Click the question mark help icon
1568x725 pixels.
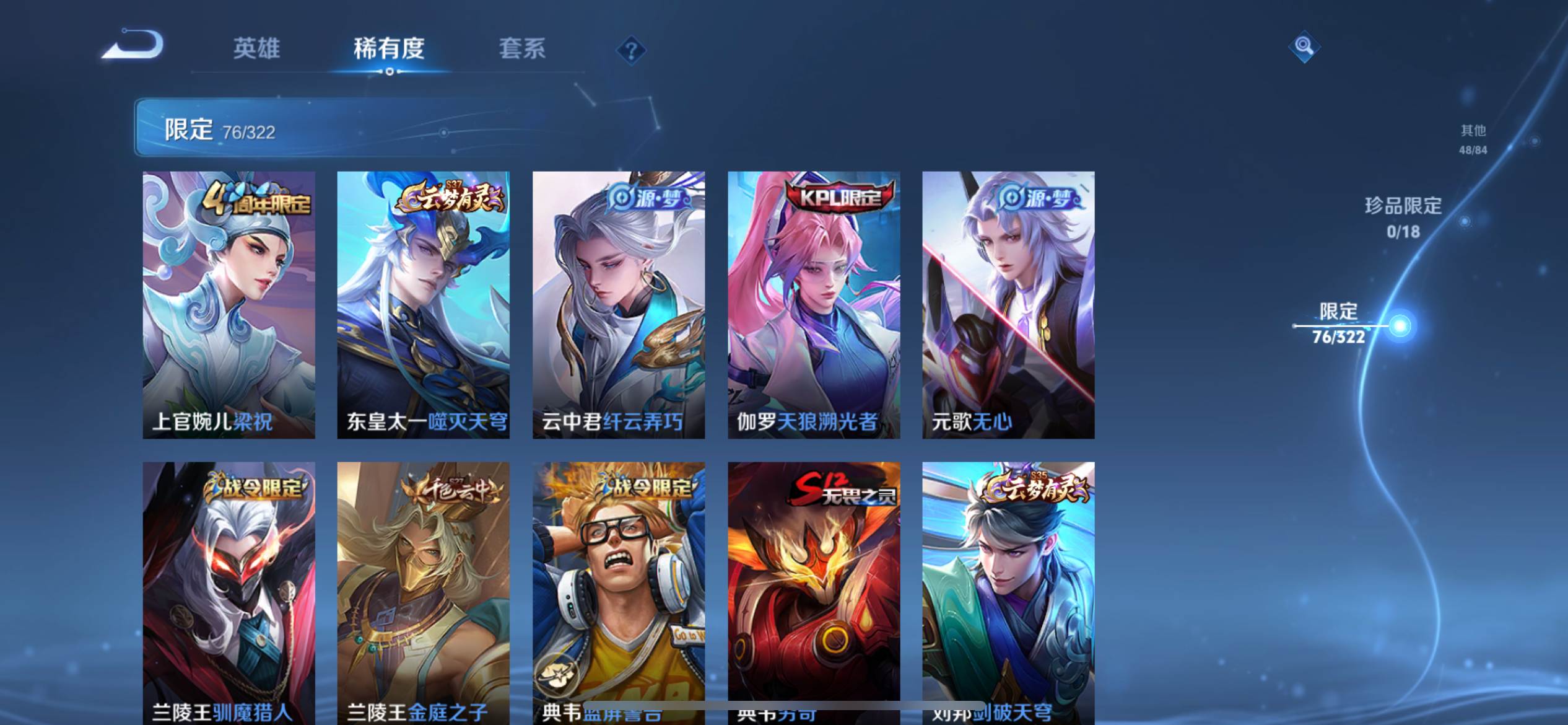(631, 50)
